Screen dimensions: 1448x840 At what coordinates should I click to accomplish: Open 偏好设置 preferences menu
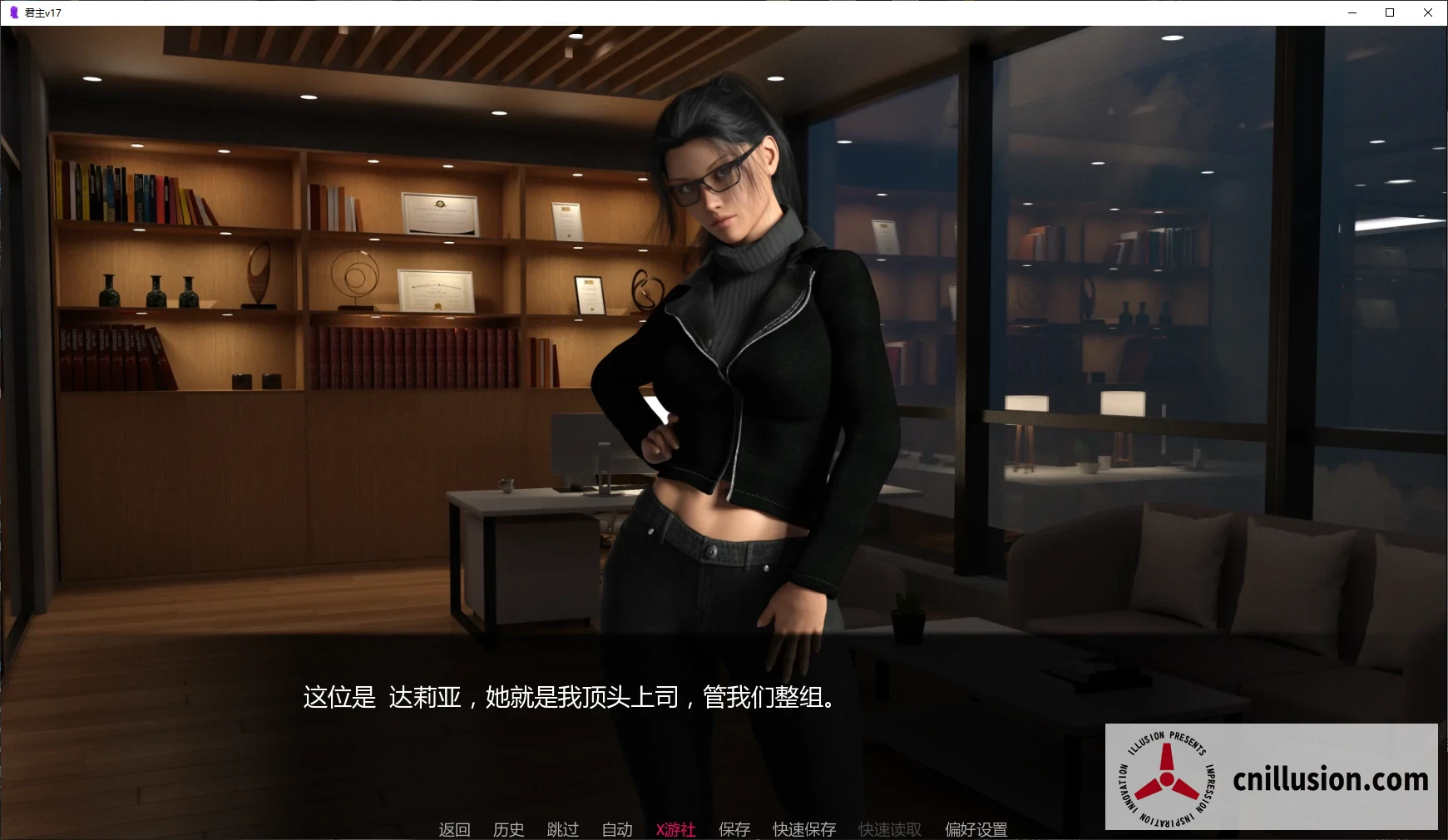click(976, 829)
